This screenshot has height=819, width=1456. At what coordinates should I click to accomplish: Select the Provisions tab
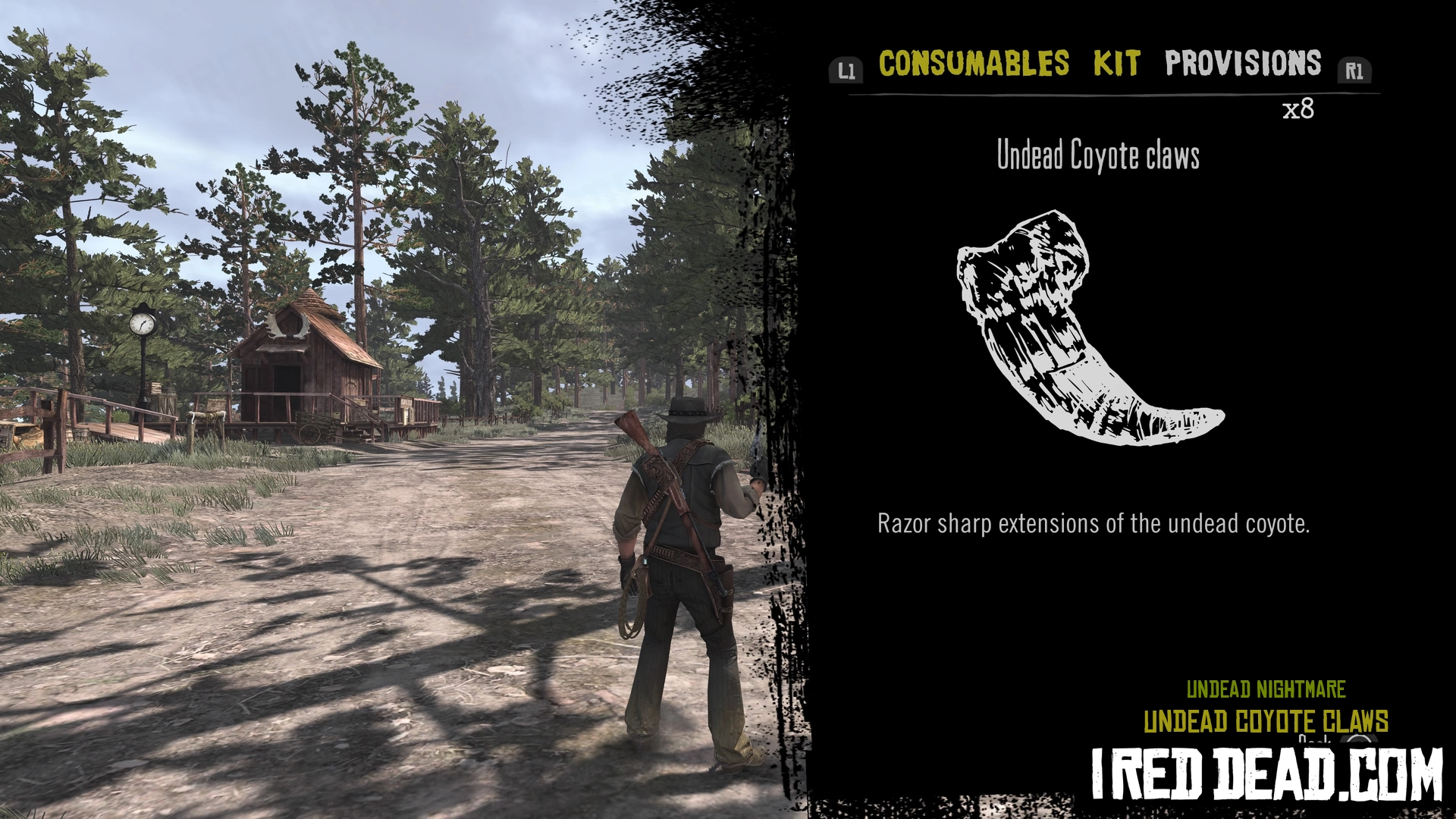[1243, 64]
